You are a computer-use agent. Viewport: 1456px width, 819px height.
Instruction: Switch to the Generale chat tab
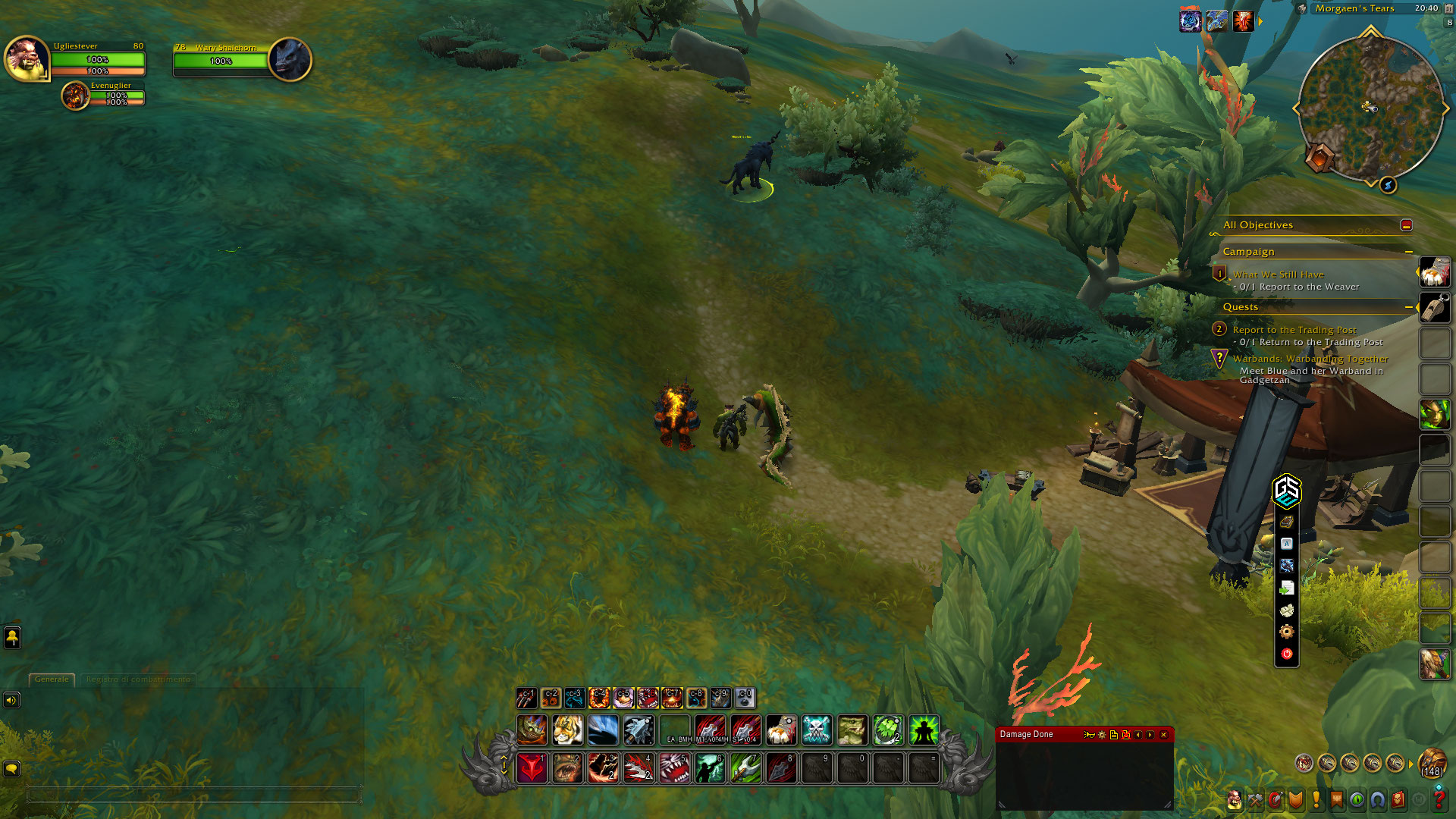(52, 679)
